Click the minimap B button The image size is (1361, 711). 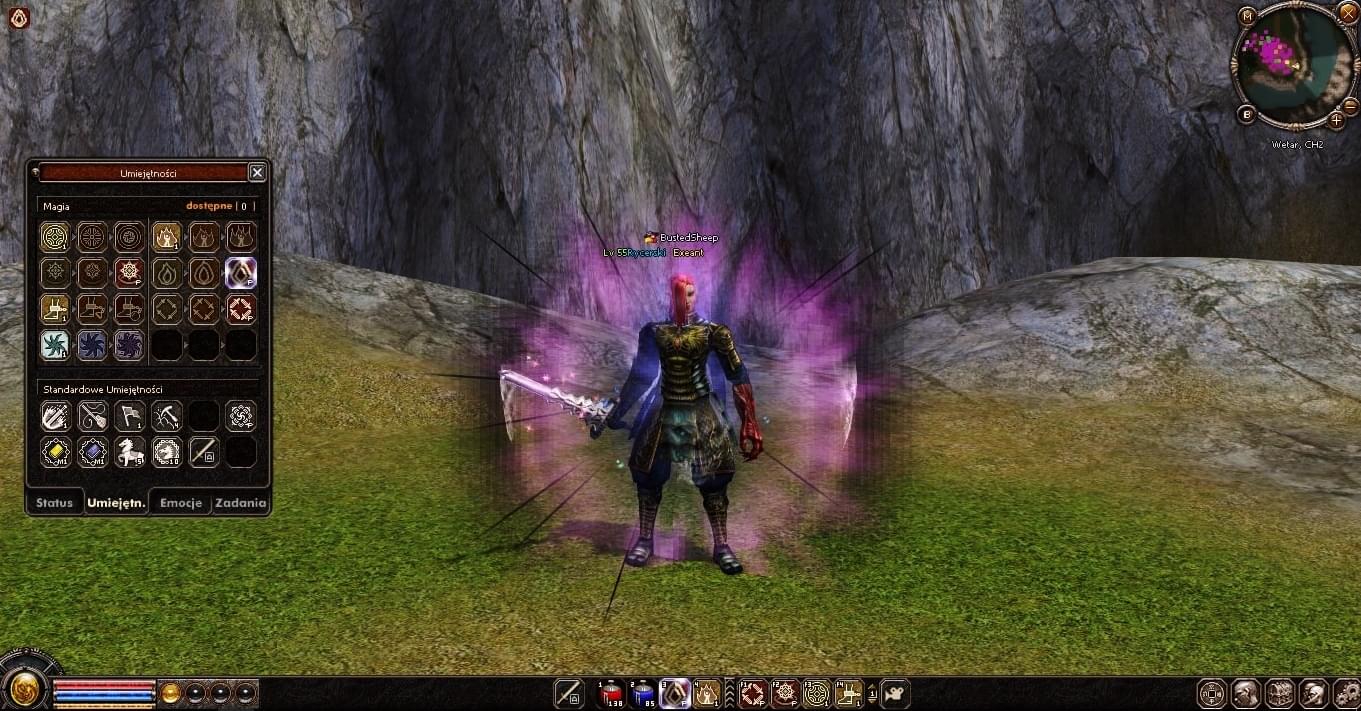1247,114
